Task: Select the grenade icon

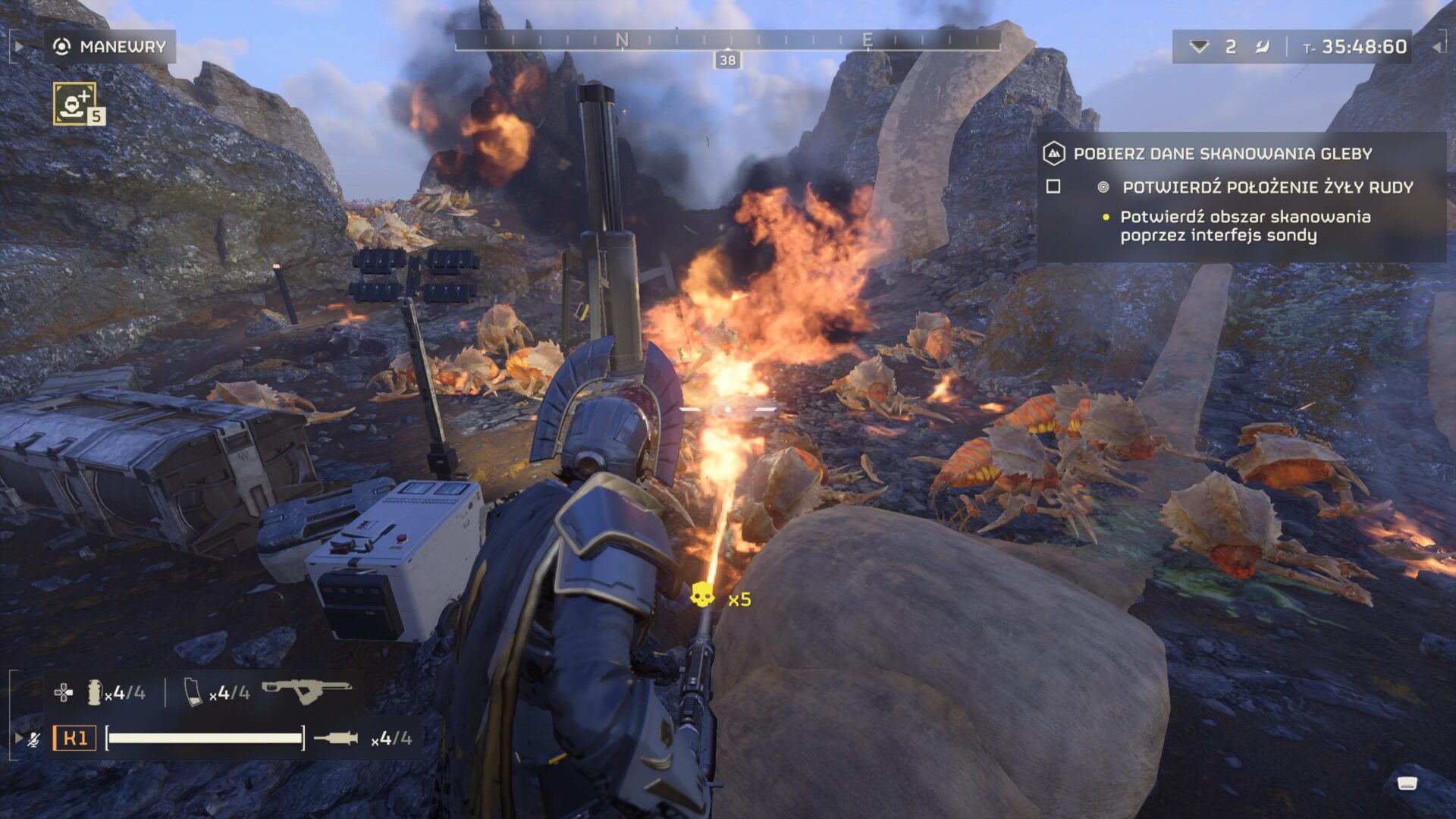Action: [95, 692]
